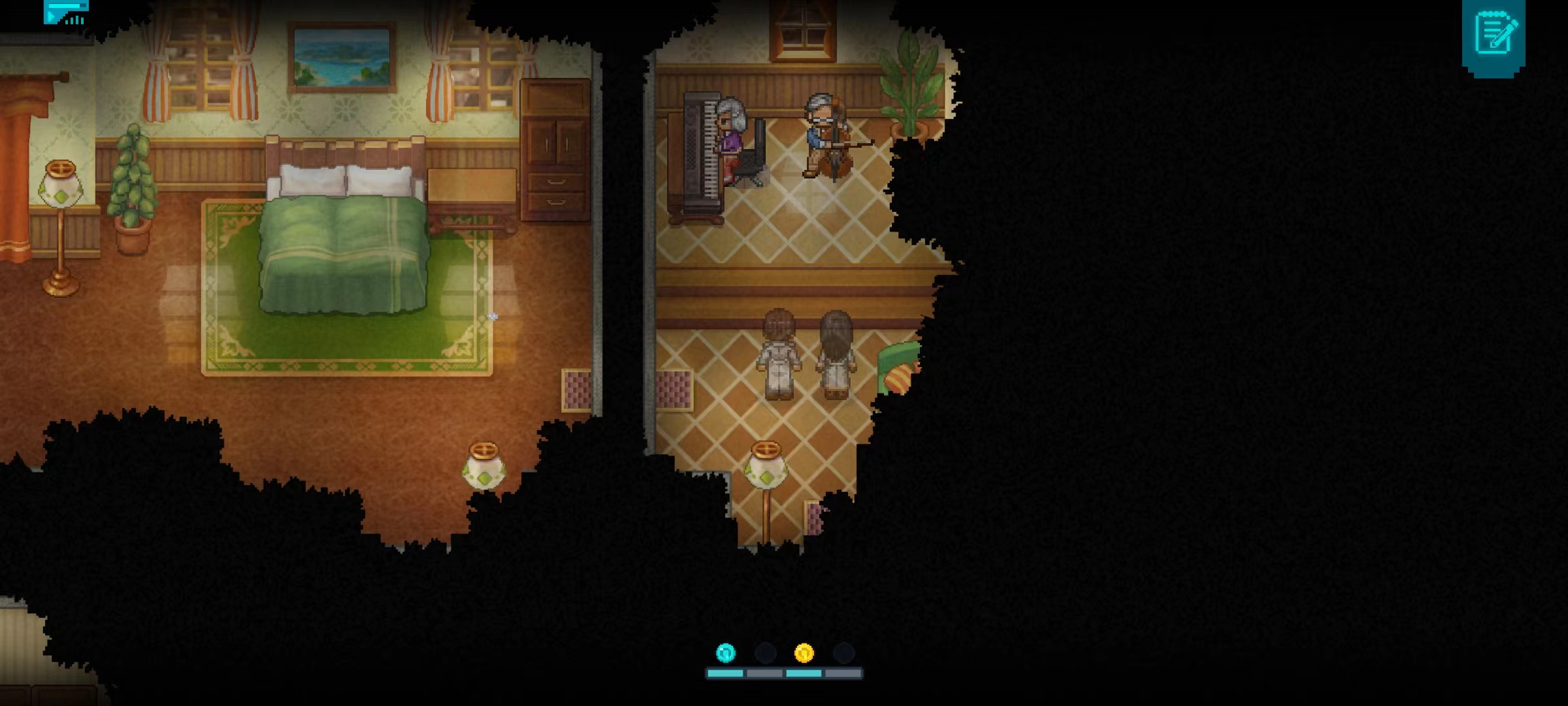Select the yellow memory orb
Image resolution: width=1568 pixels, height=706 pixels.
coord(804,652)
